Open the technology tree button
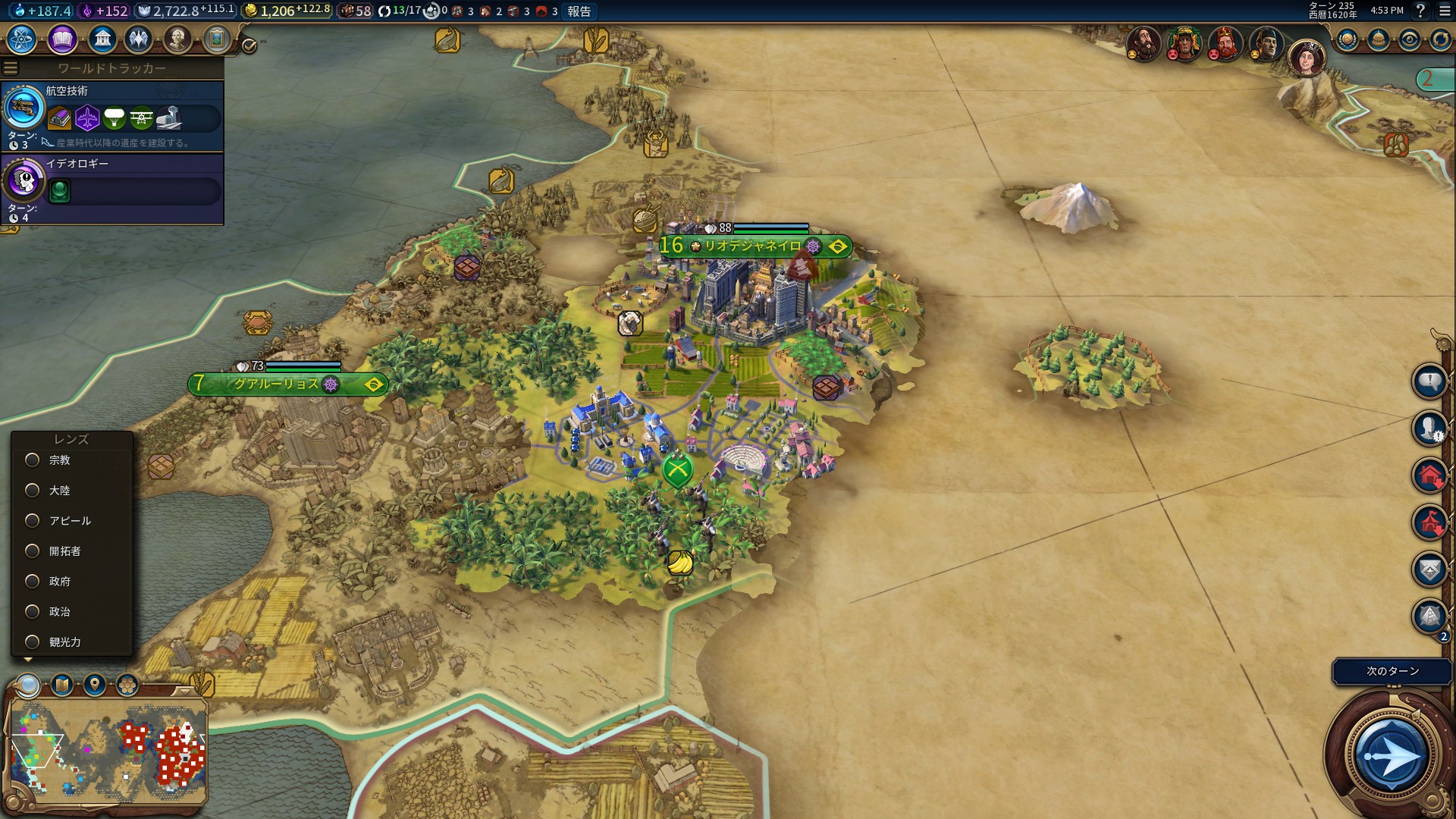The width and height of the screenshot is (1456, 819). point(22,39)
